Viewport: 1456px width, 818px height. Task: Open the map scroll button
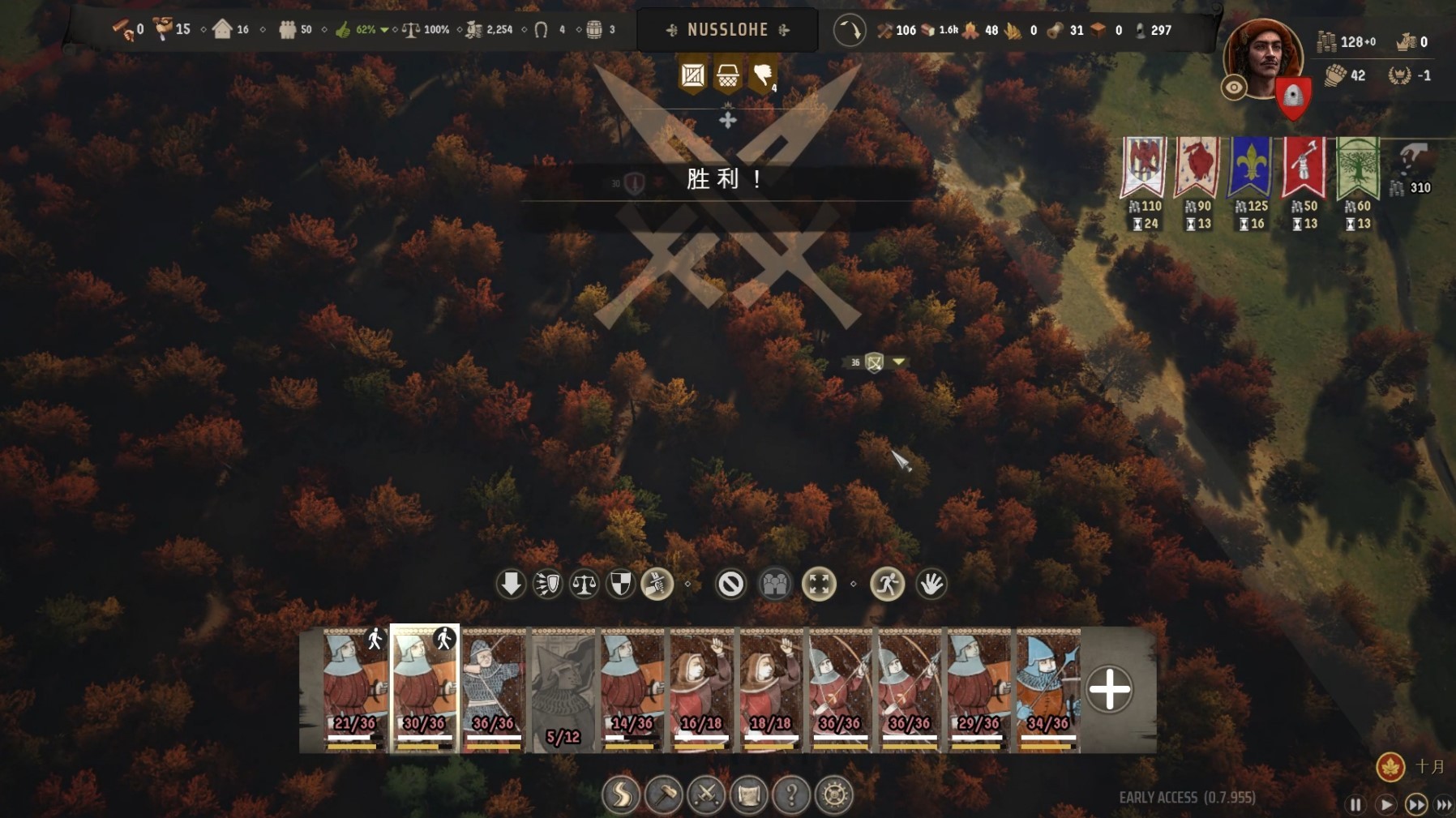pos(748,795)
